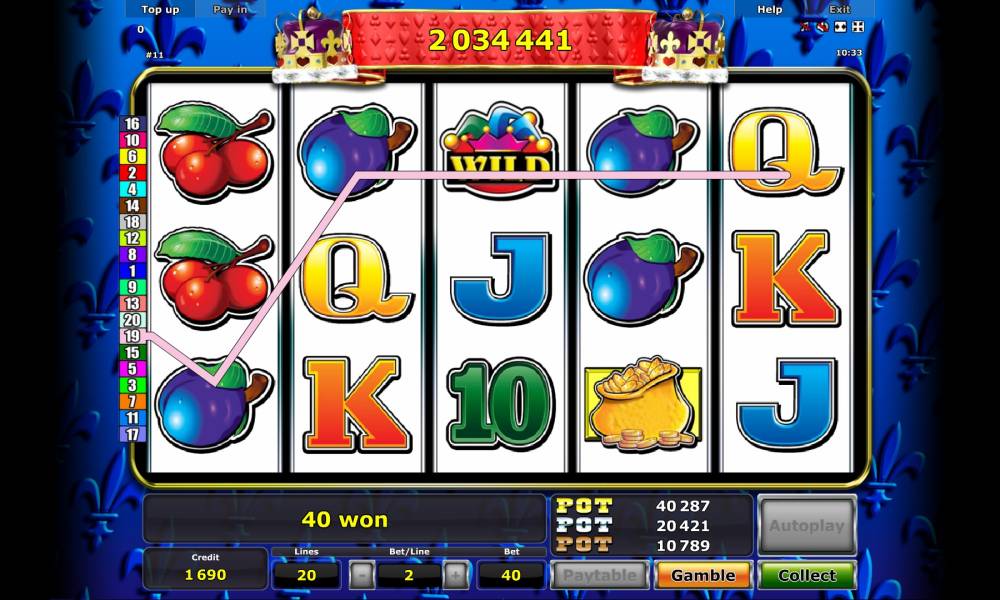Start Autoplay
The height and width of the screenshot is (600, 1000).
pyautogui.click(x=807, y=525)
